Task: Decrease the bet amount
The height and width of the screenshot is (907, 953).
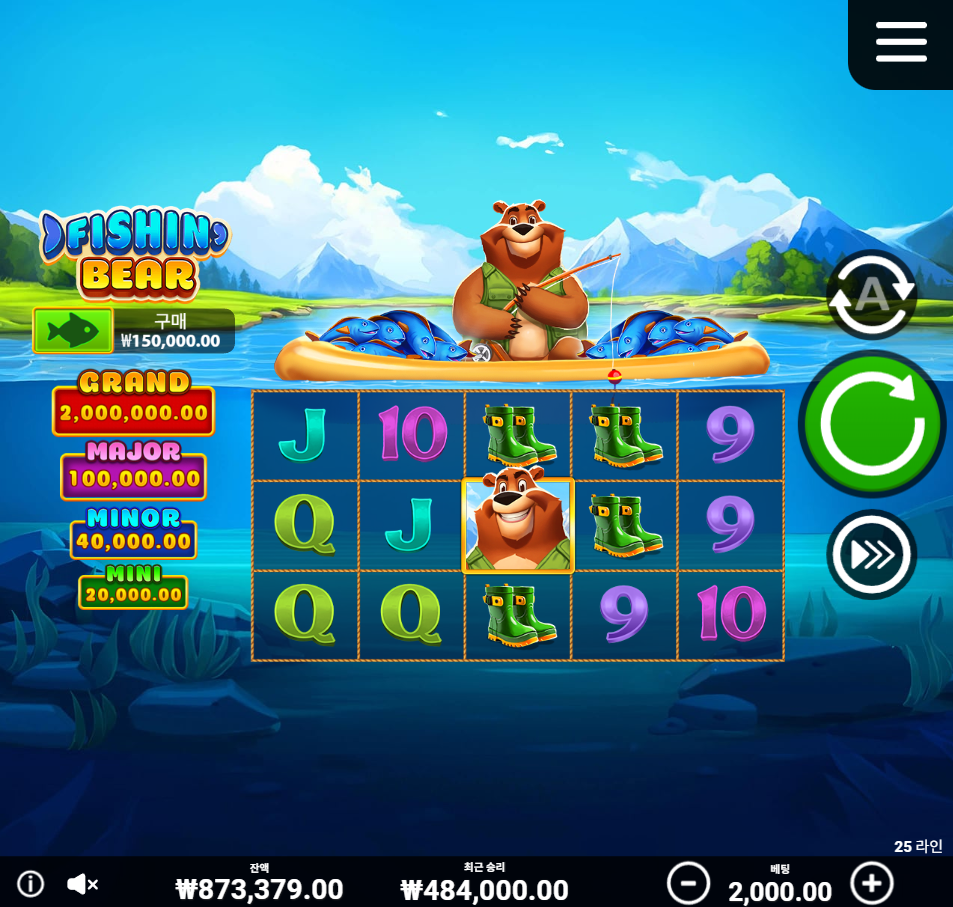Action: click(688, 883)
